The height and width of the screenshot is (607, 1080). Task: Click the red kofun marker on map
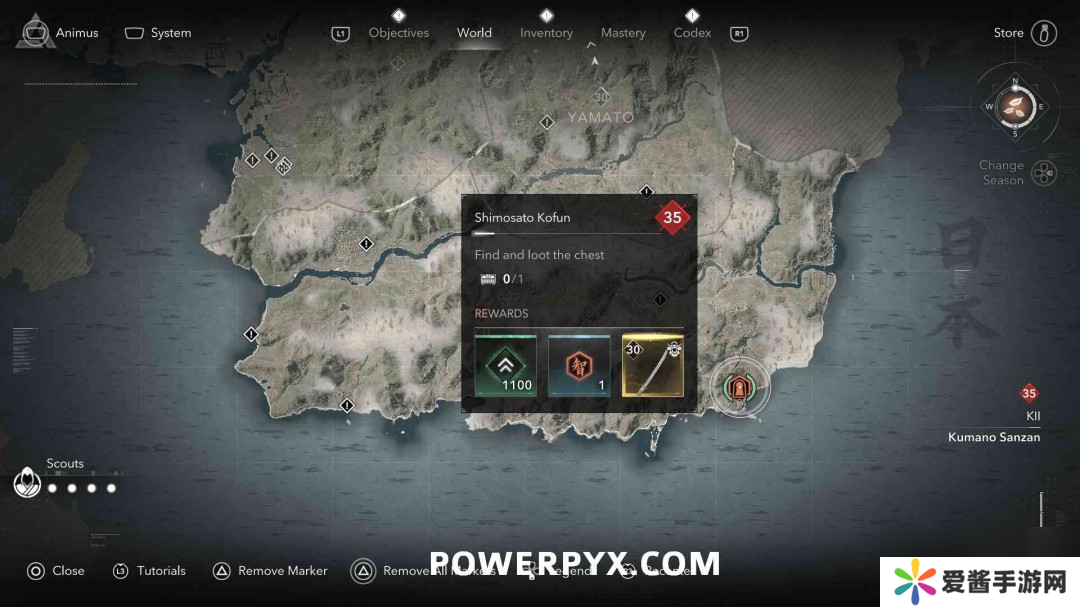tap(741, 388)
